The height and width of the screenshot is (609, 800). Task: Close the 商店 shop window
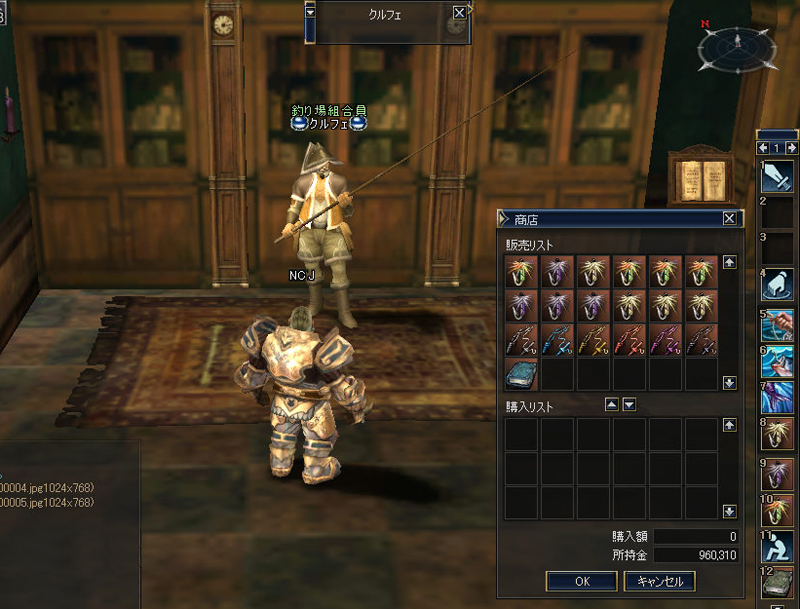(x=730, y=218)
